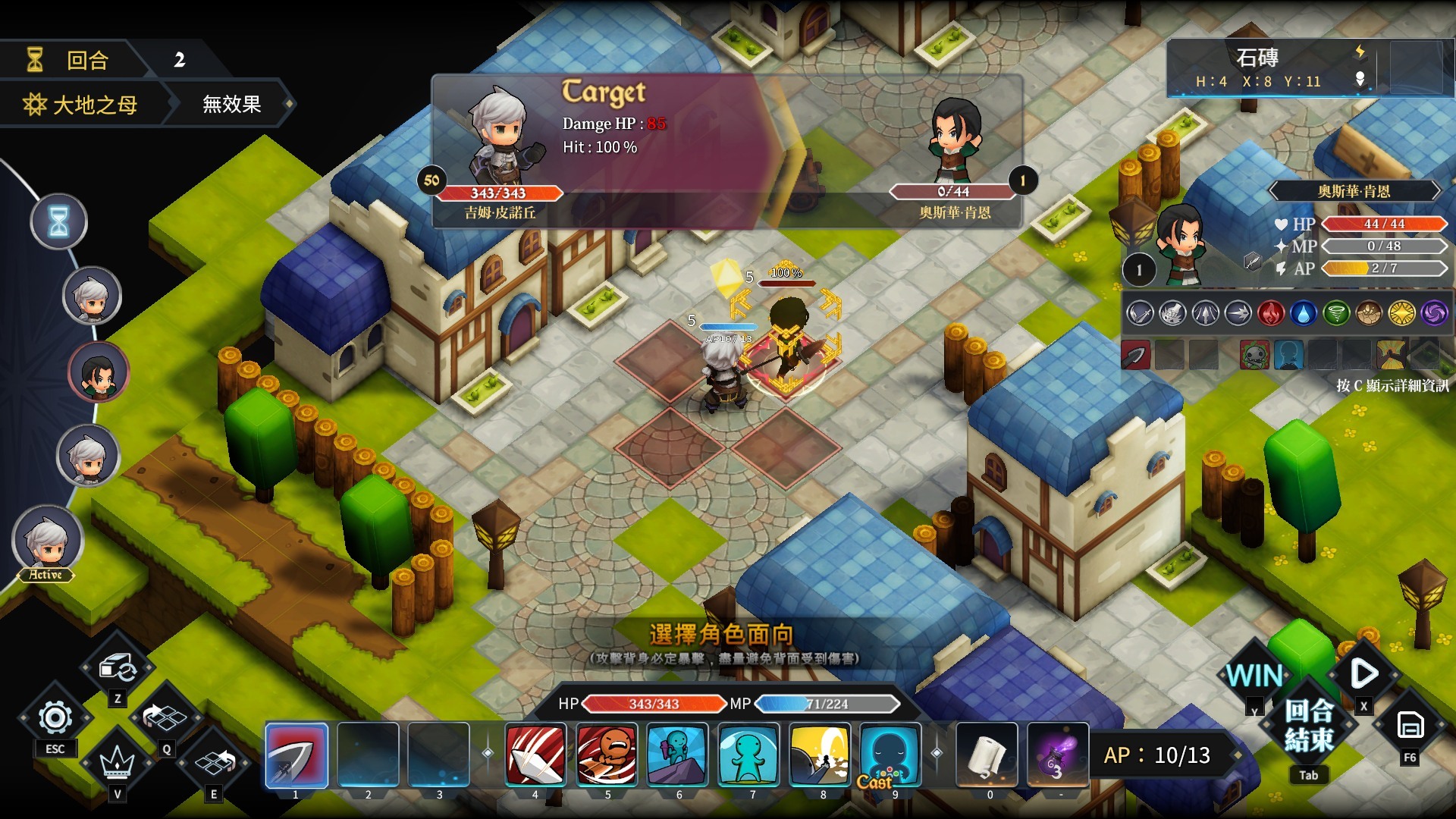Save the game with the floppy icon
Screen dimensions: 1456x819
coord(1410,726)
